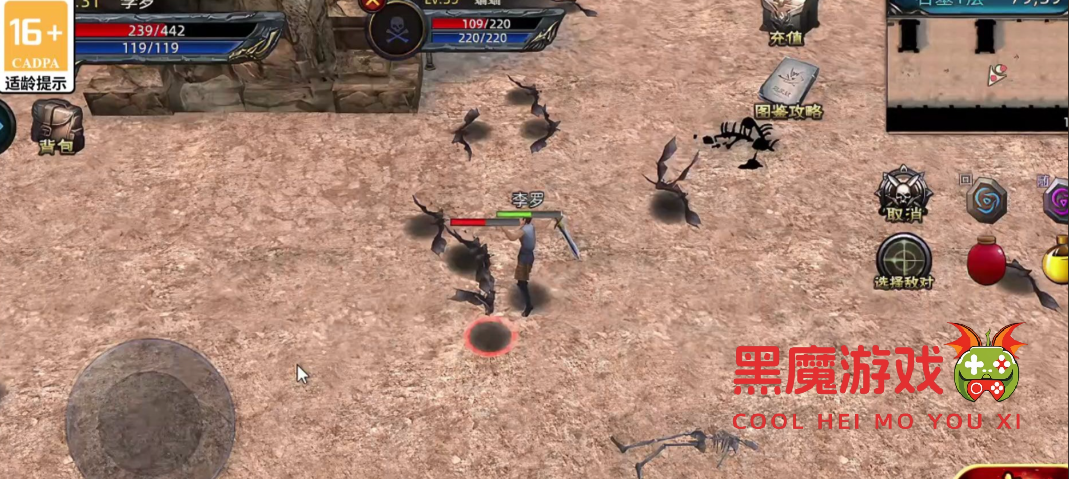This screenshot has height=479, width=1069.
Task: Use the red health potion
Action: coord(986,261)
